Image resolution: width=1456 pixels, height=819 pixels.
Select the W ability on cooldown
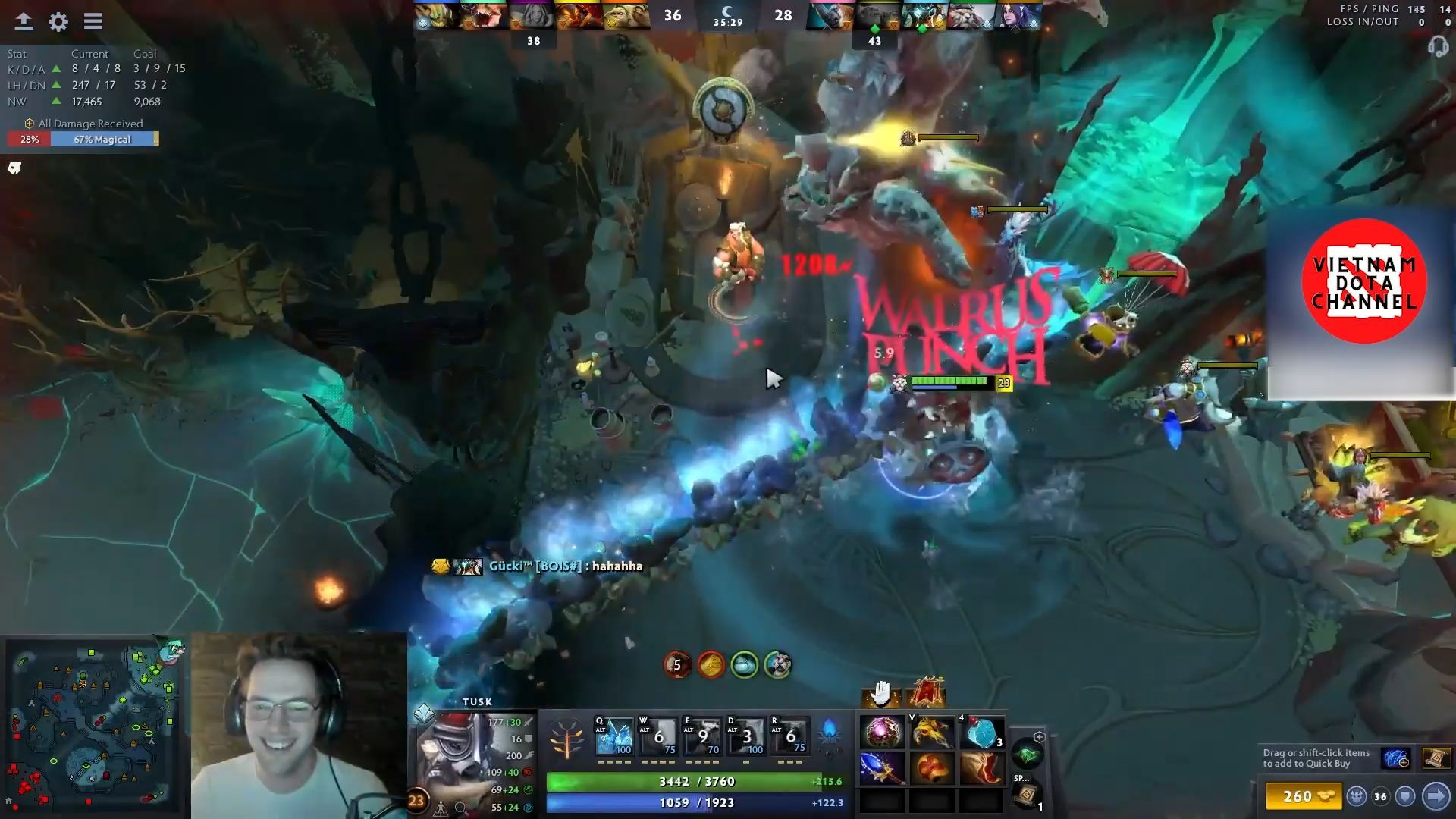[658, 736]
